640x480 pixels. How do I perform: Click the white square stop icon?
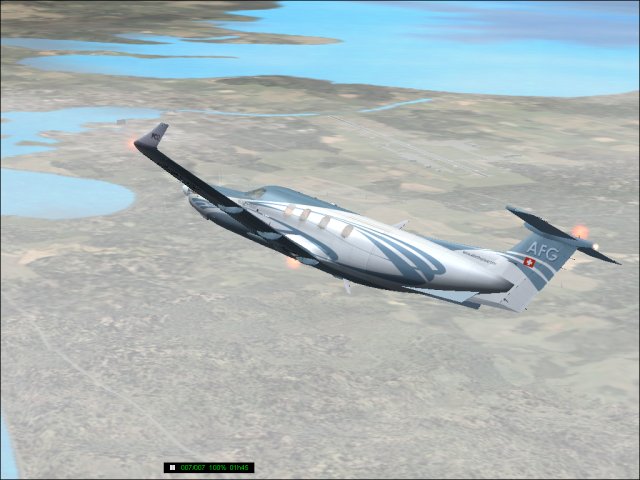172,467
